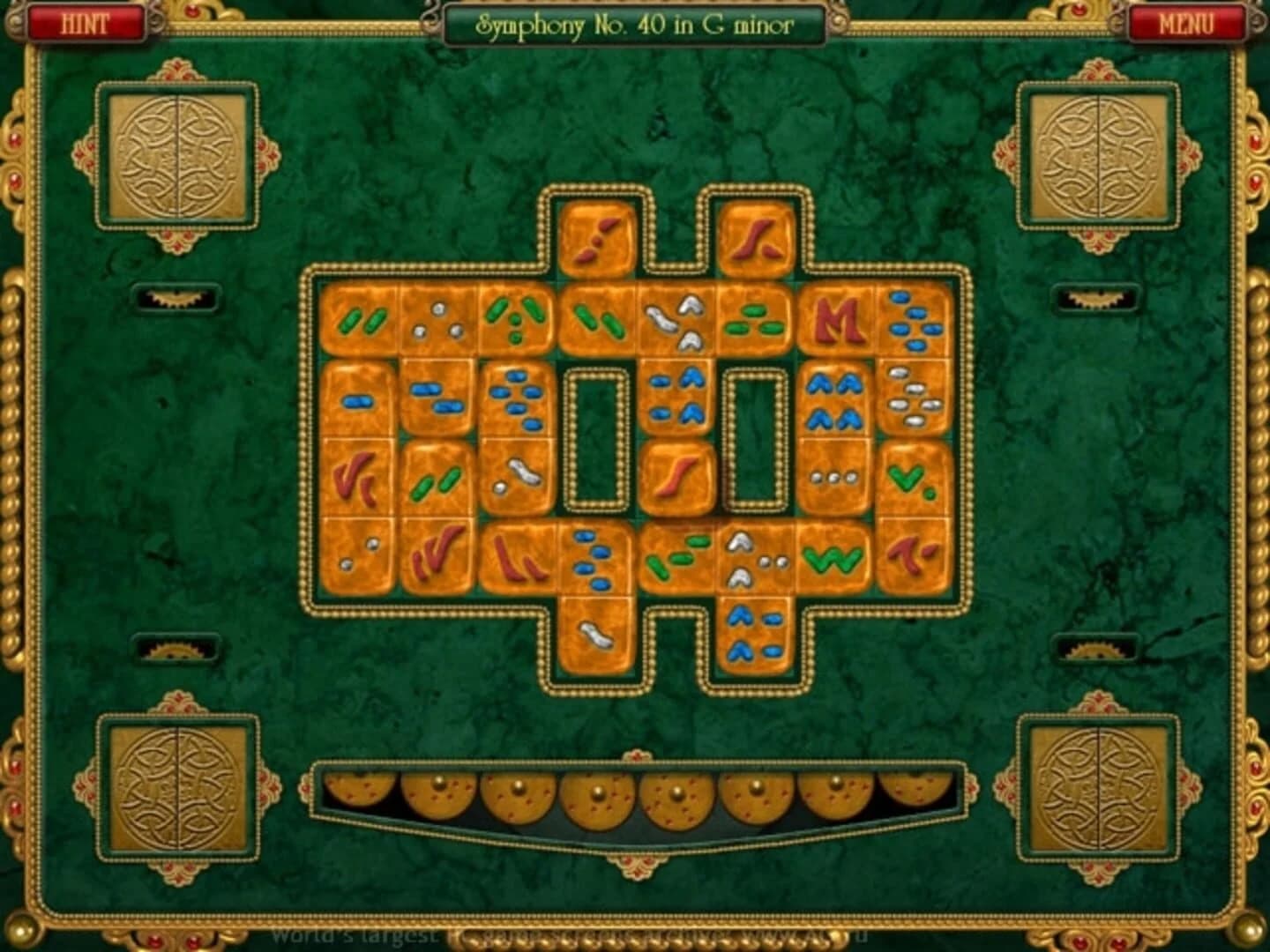
Task: Select the tile with the red letter M
Action: pos(838,322)
